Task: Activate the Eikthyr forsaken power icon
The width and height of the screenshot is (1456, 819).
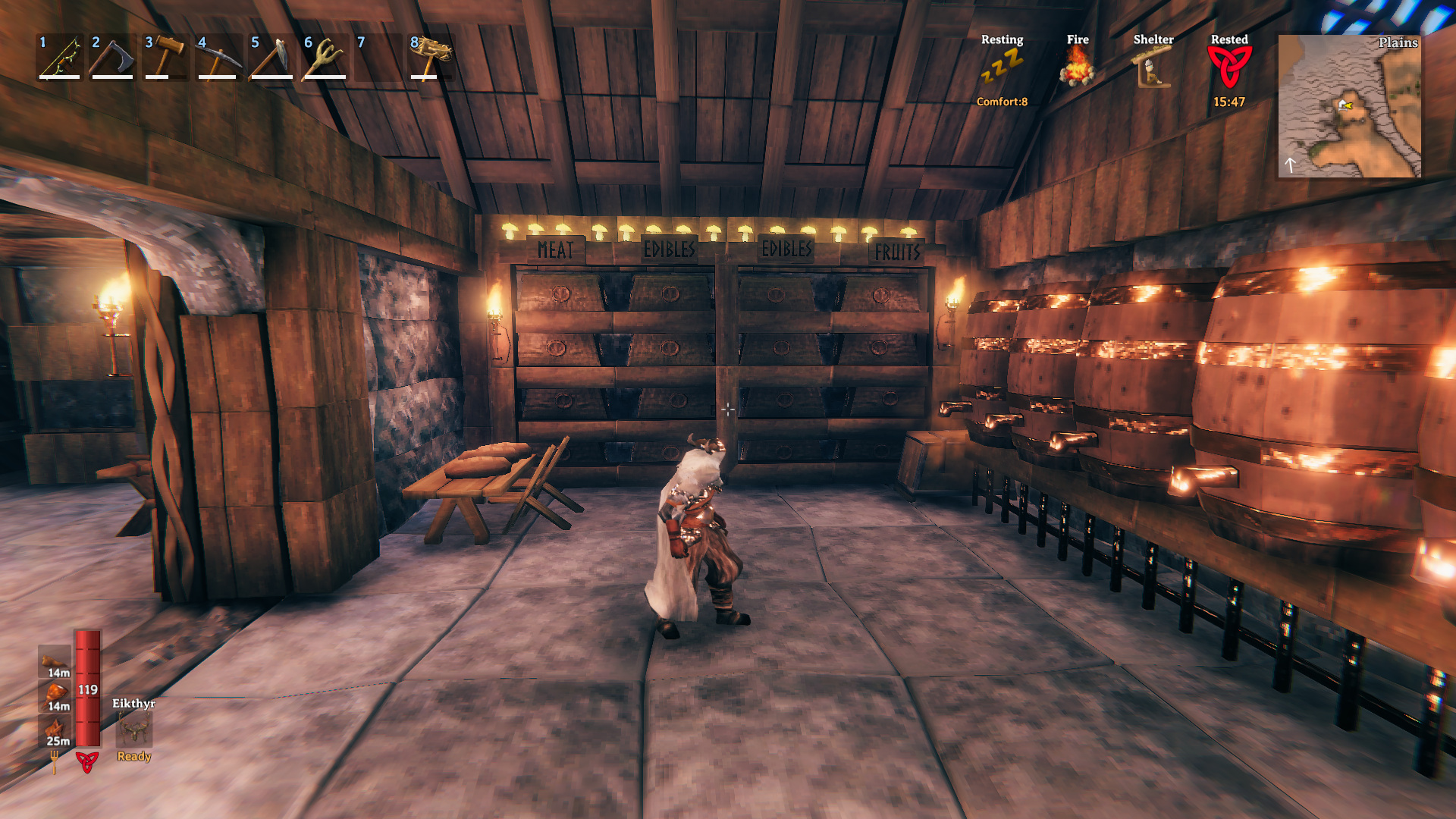Action: click(x=134, y=730)
